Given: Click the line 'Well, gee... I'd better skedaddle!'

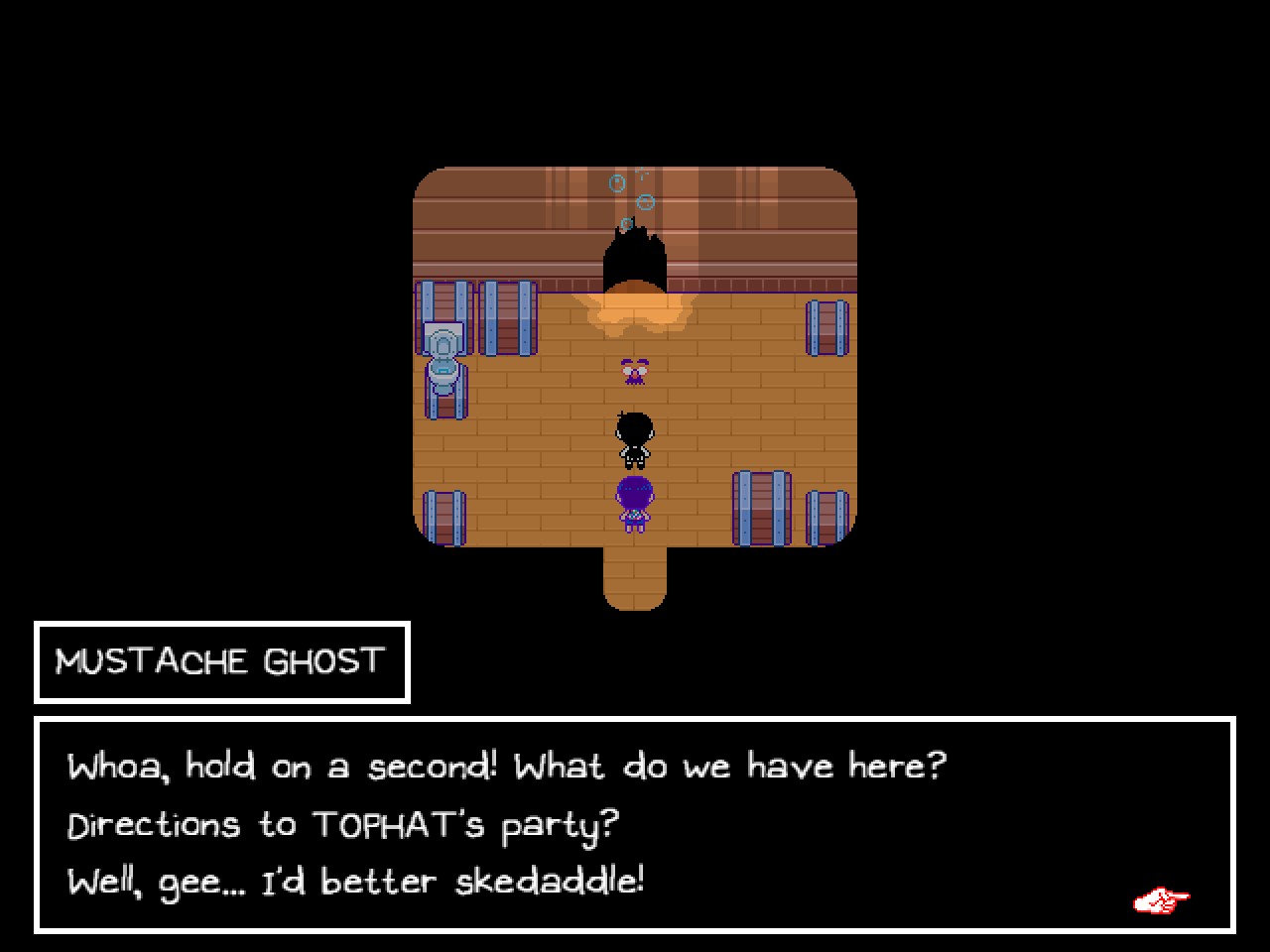Looking at the screenshot, I should pos(355,881).
